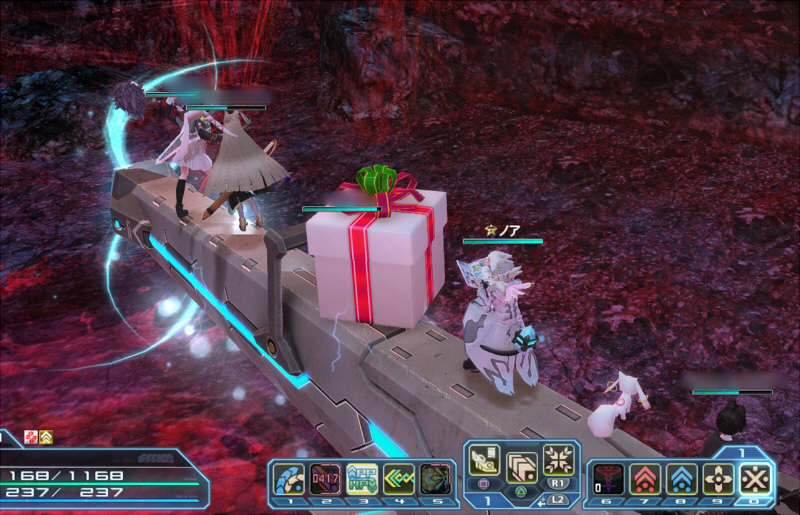Use the white four-petal skill in slot 9

tap(719, 479)
